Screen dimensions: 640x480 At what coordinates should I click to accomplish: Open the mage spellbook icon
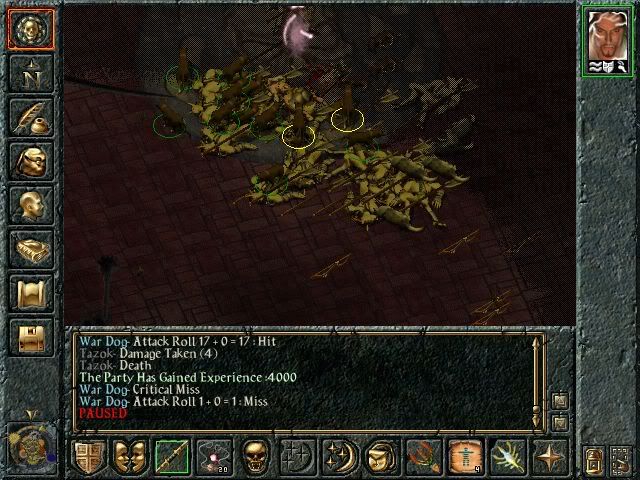[x=30, y=249]
